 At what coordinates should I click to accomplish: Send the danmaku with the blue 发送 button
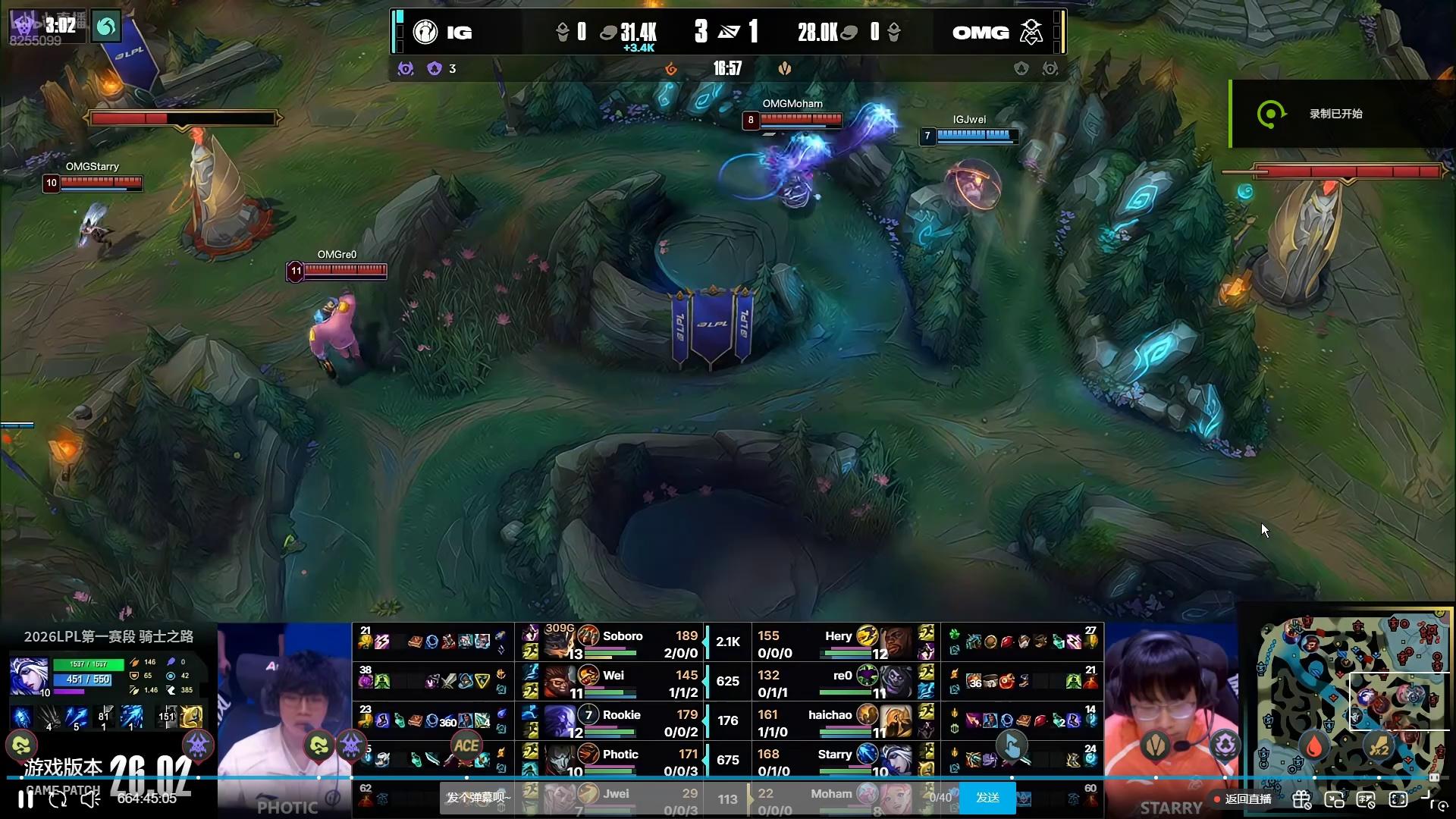(987, 798)
